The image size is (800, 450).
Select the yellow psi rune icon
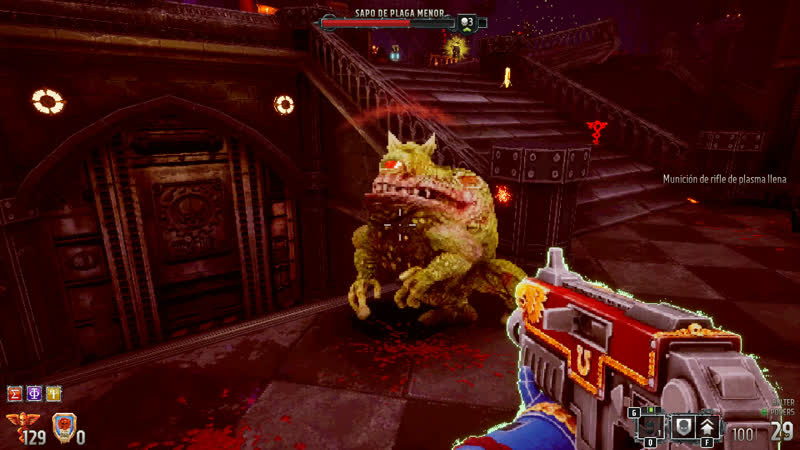click(53, 393)
